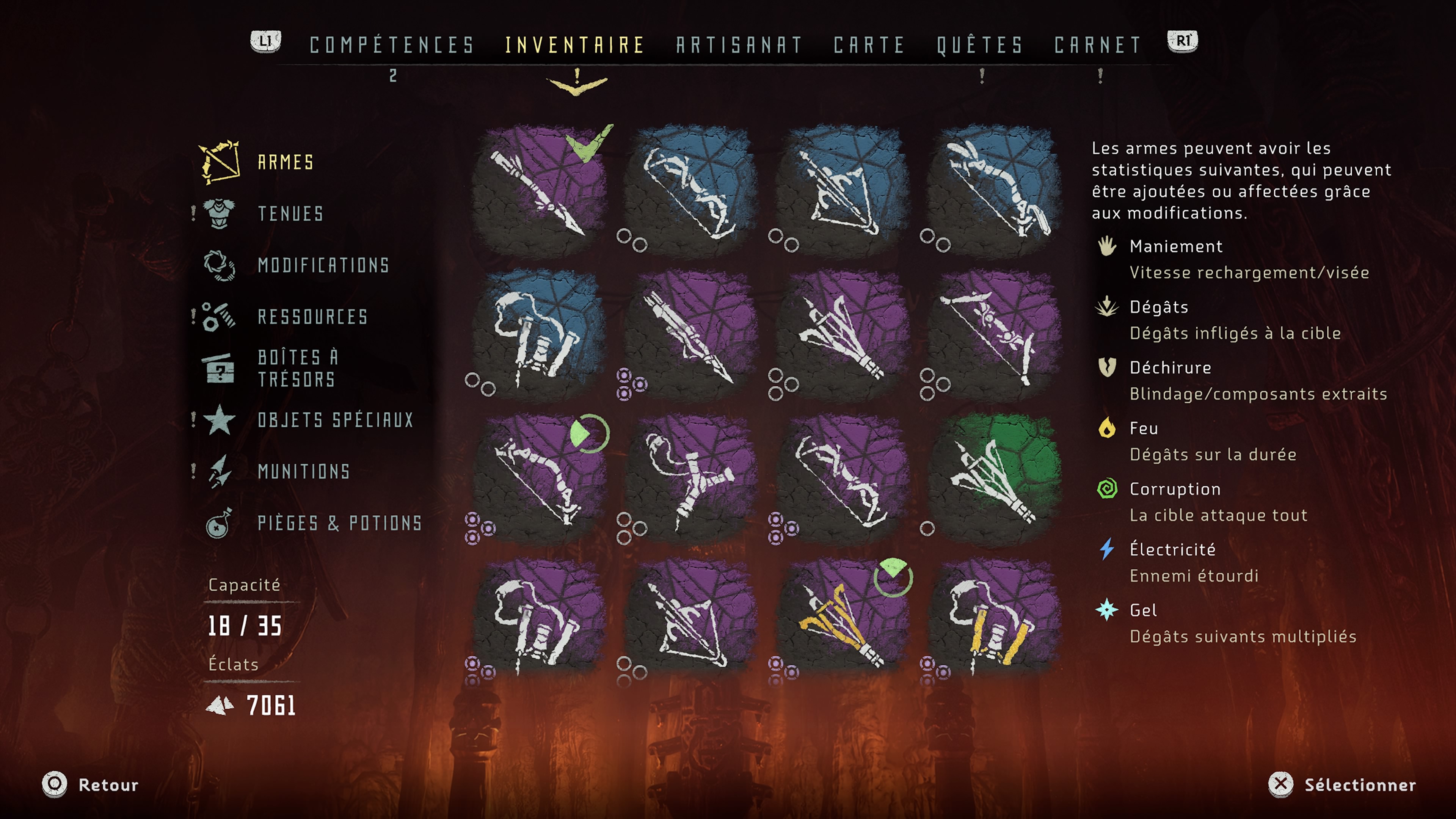Click the Inventaire tab

click(x=575, y=45)
